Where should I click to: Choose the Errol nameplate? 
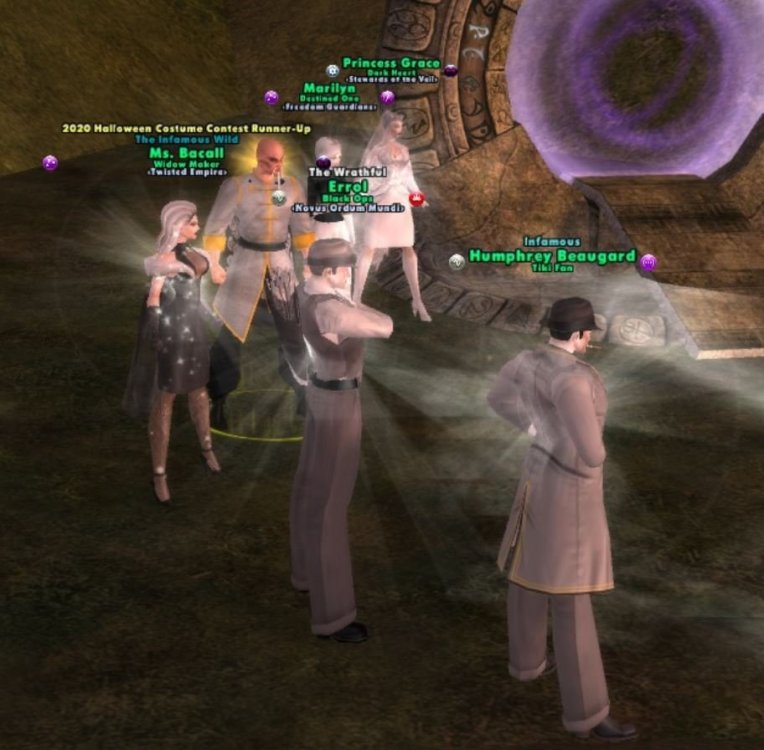pos(348,186)
